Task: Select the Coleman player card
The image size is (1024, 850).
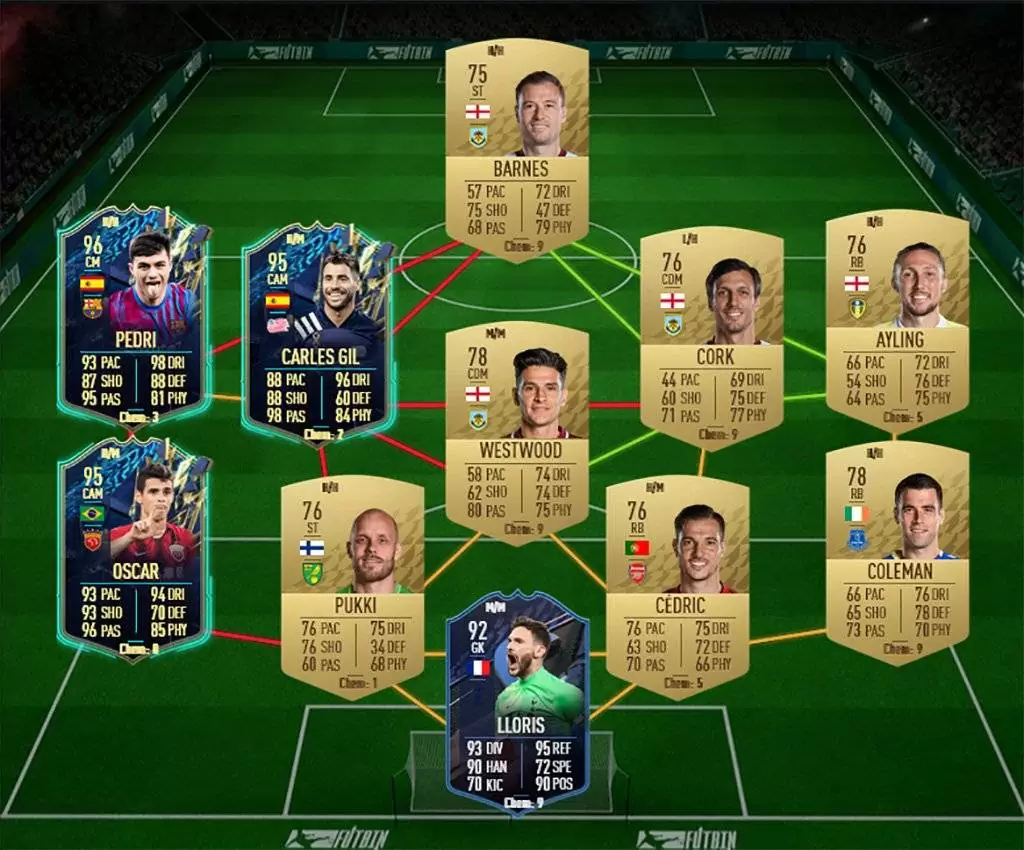Action: [897, 552]
